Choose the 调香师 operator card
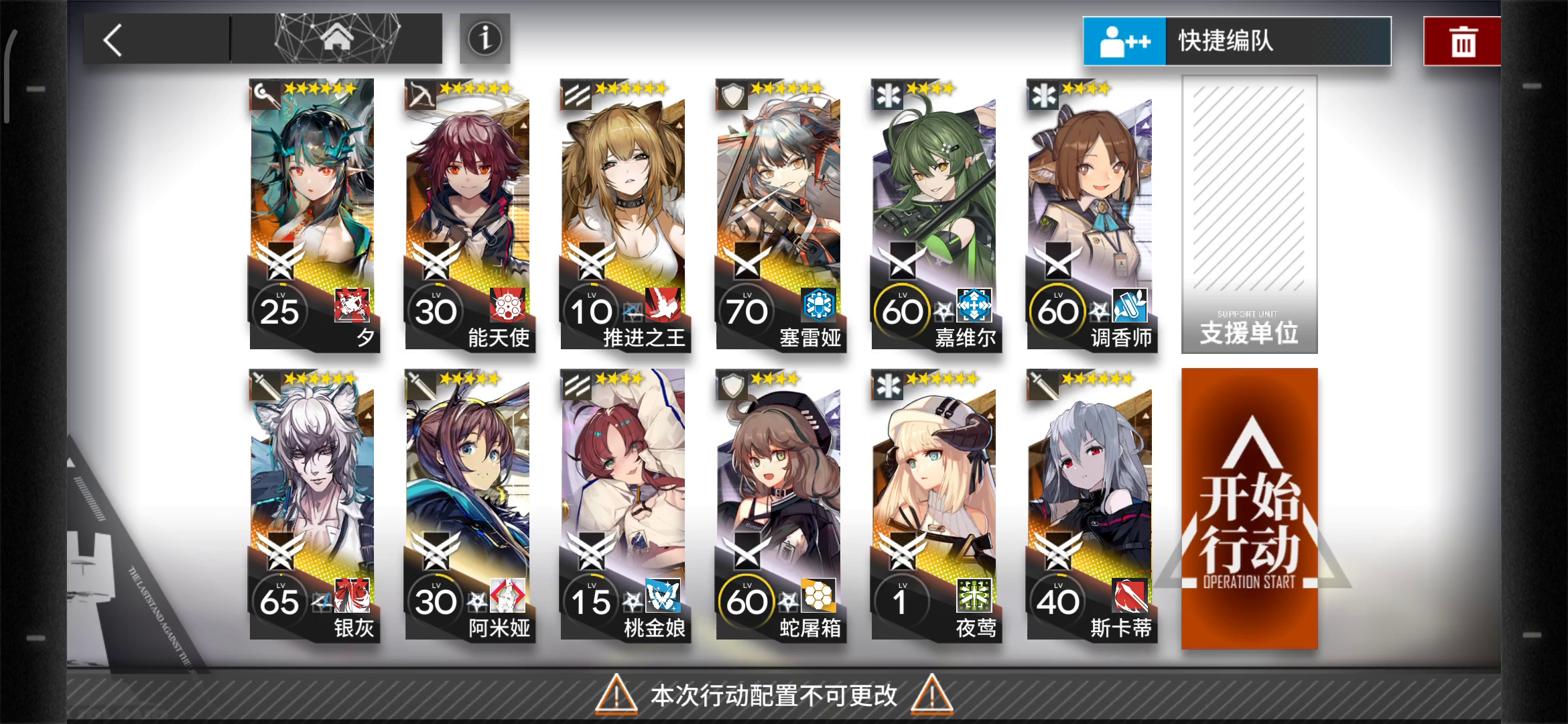 (x=1090, y=215)
